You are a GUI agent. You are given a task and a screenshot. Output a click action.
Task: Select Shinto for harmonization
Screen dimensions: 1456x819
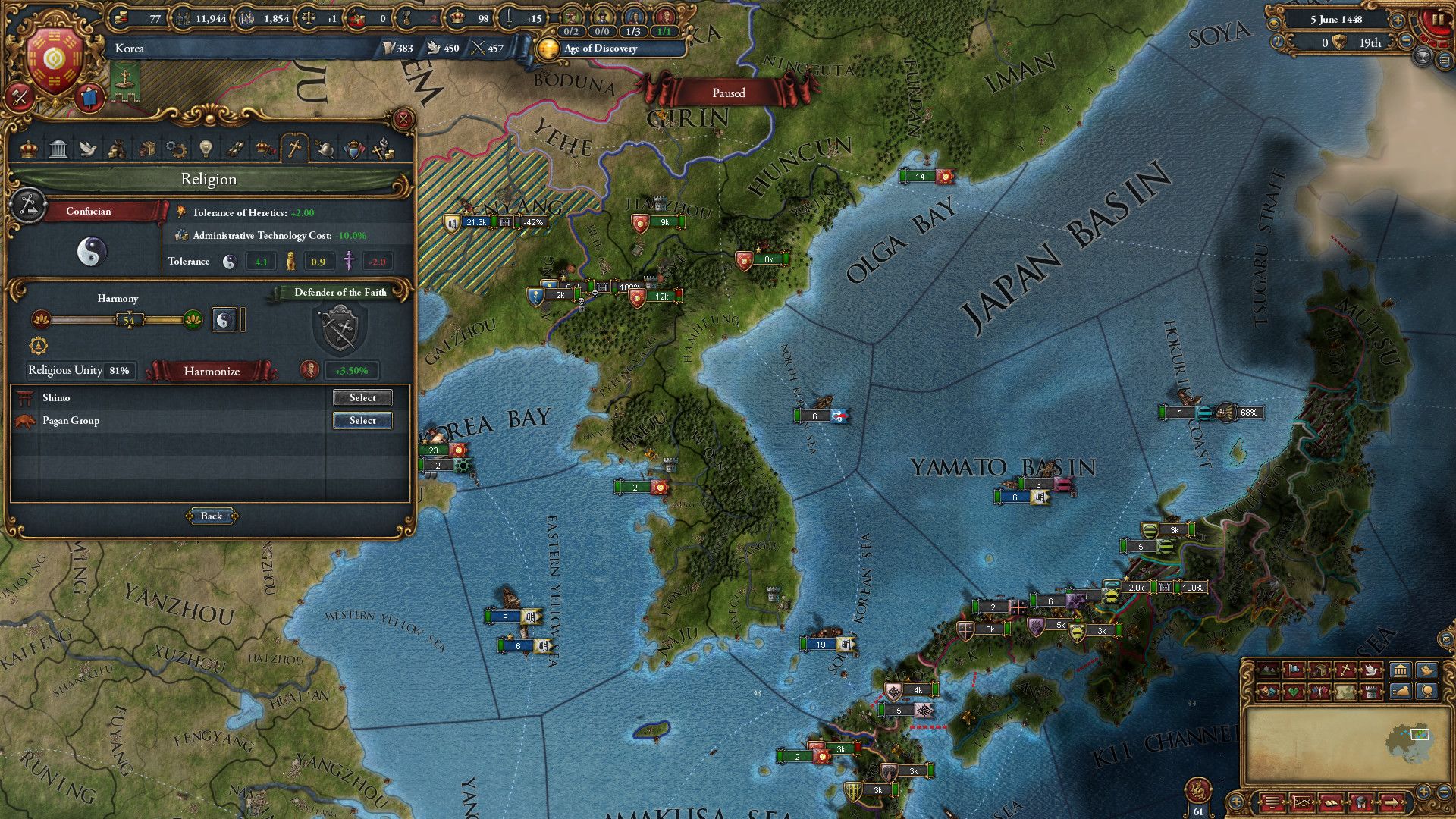pyautogui.click(x=362, y=397)
